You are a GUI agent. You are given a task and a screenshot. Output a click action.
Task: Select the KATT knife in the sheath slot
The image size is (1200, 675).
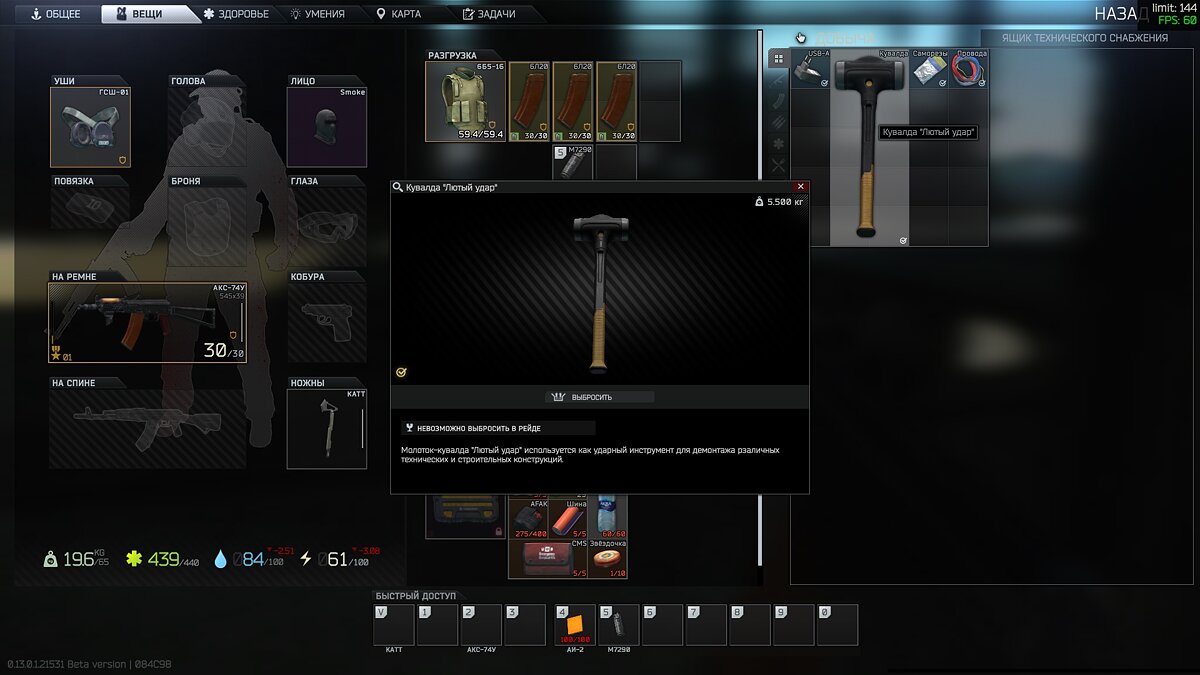pyautogui.click(x=327, y=429)
